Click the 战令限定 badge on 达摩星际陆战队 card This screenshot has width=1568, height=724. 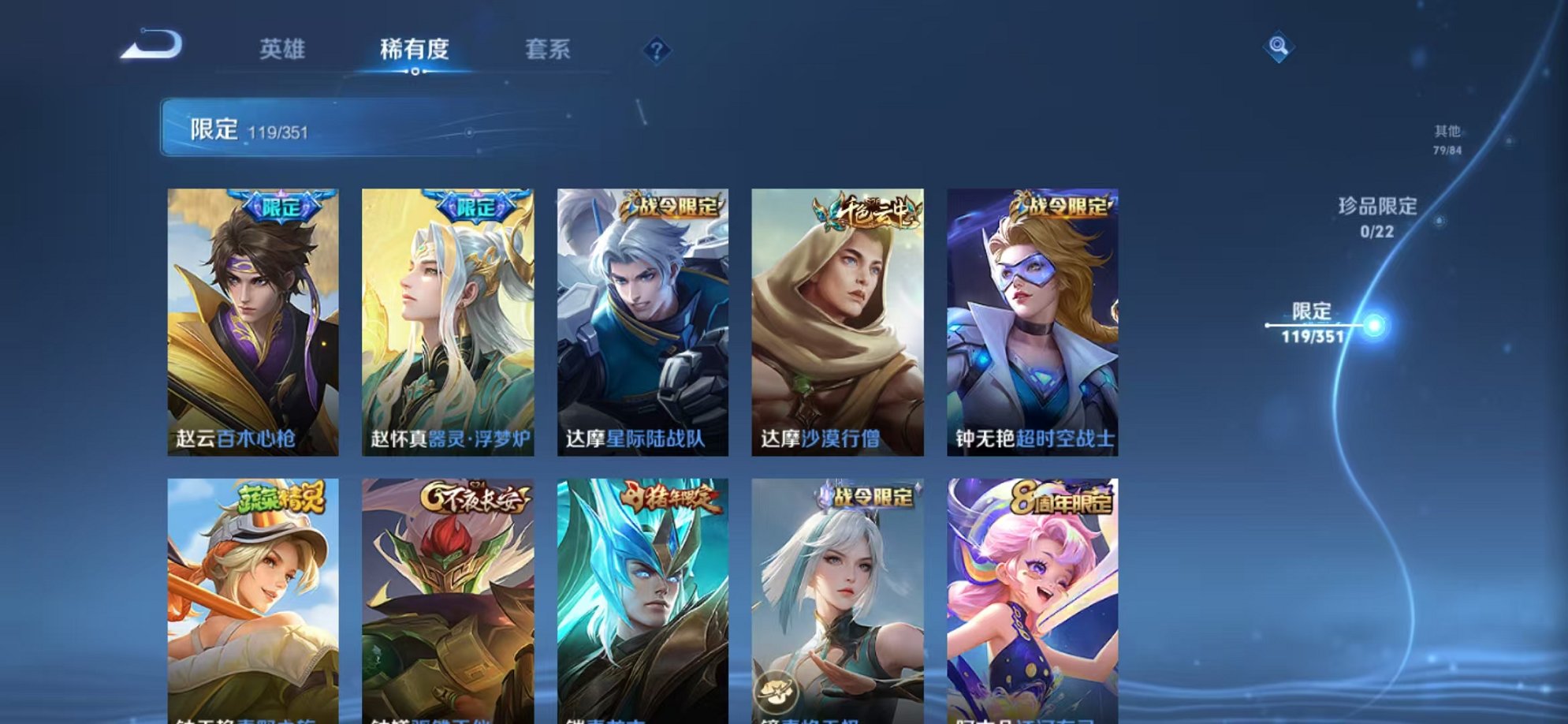671,207
